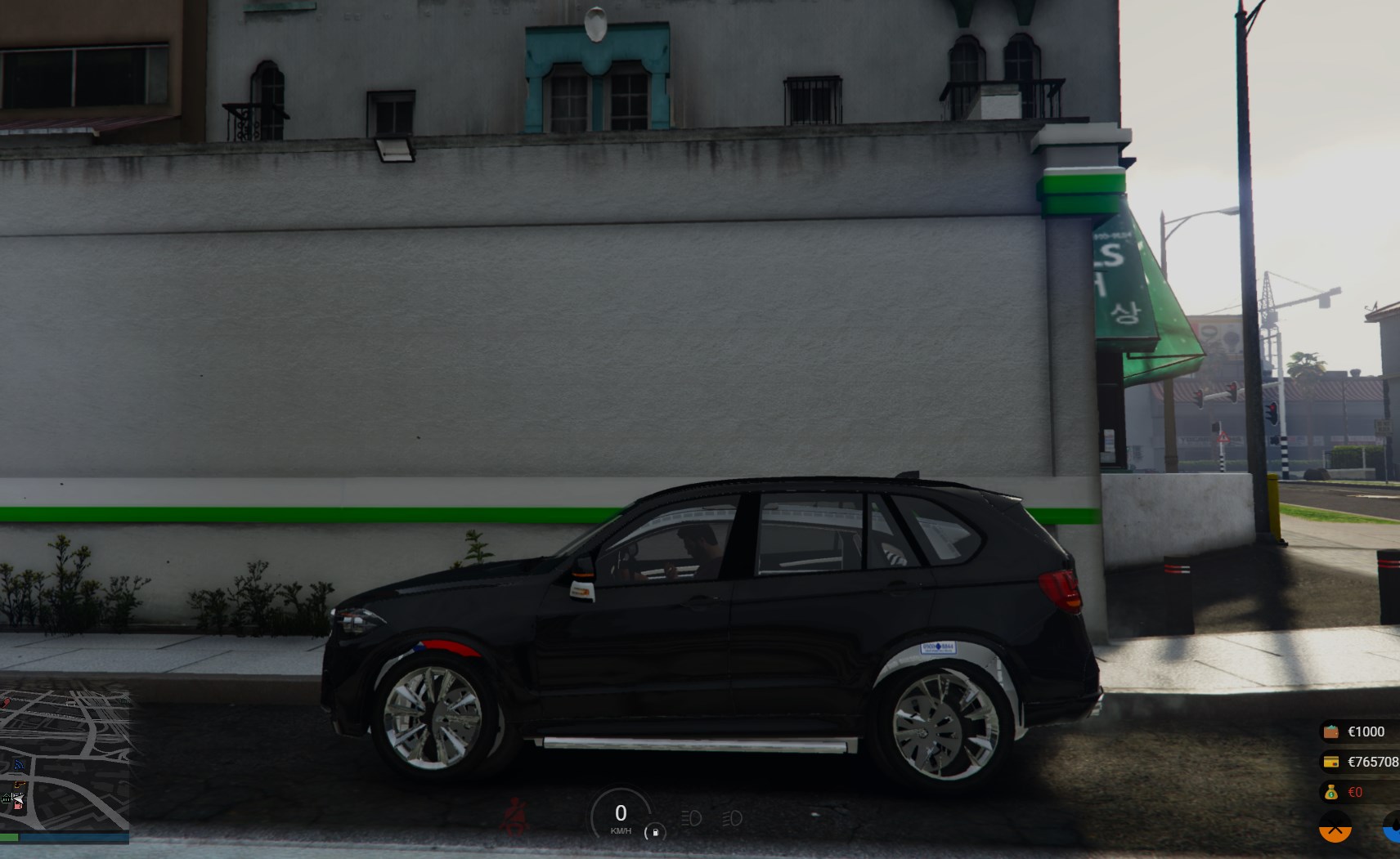1400x859 pixels.
Task: Click the brown wallet cash icon
Action: point(1331,731)
